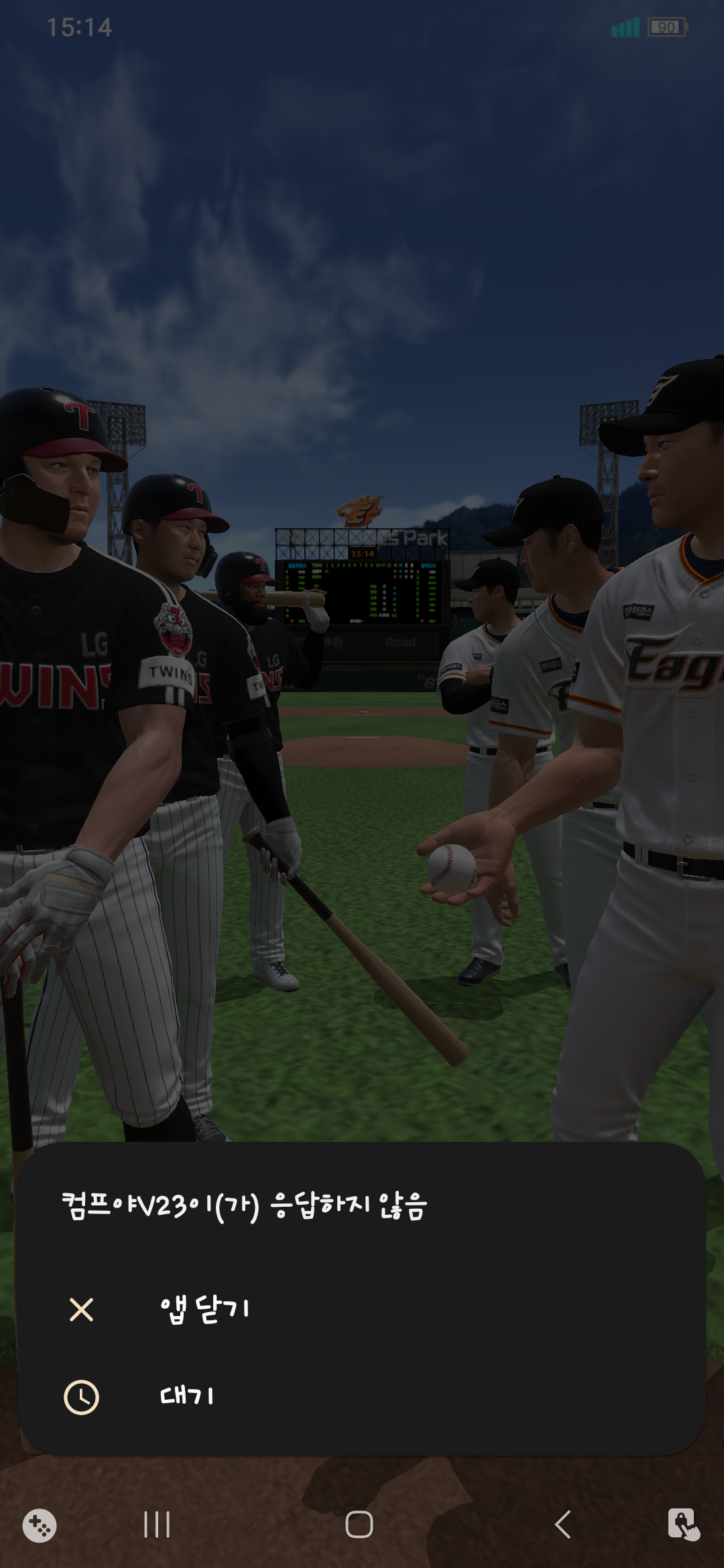This screenshot has height=1568, width=724.
Task: Choose 앱 닫기 to close the app
Action: pyautogui.click(x=204, y=1309)
